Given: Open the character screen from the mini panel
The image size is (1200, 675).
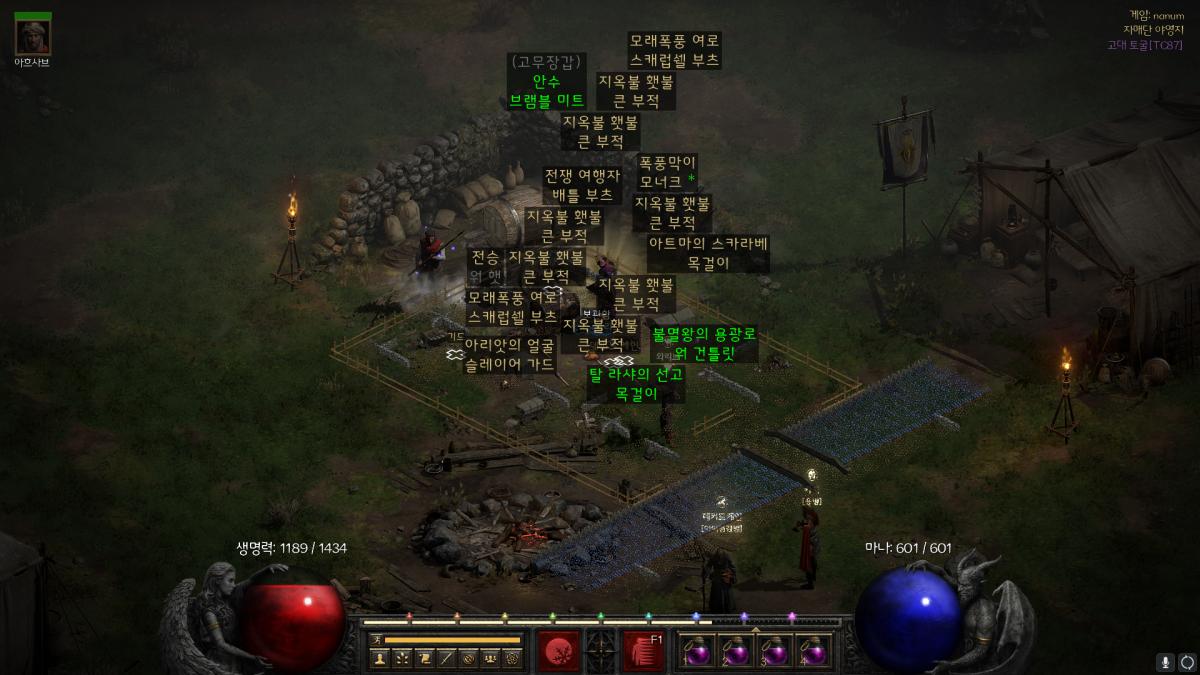Looking at the screenshot, I should (379, 658).
